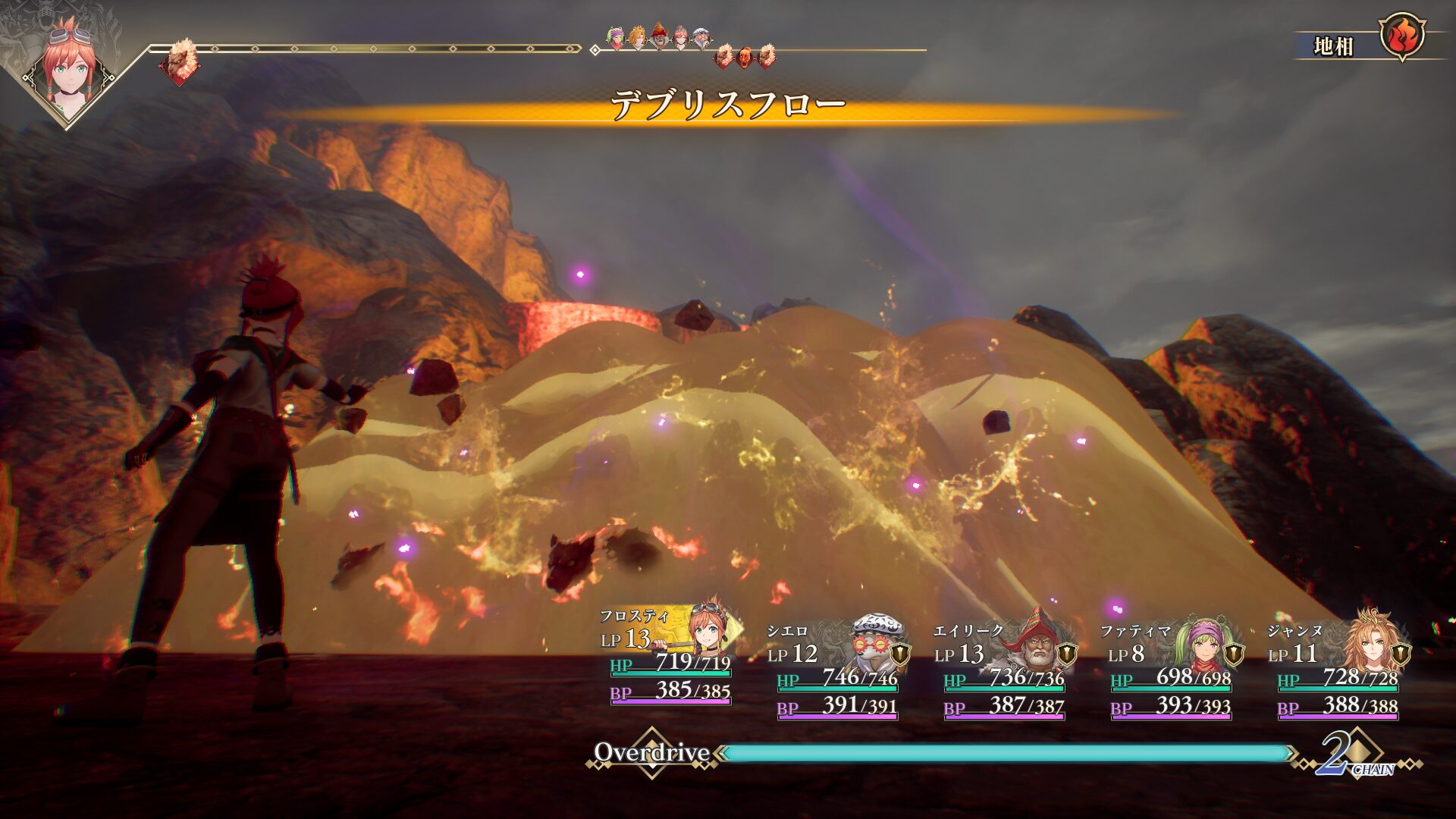Click the fire terrain (地相) icon
The image size is (1456, 819).
[x=1401, y=36]
